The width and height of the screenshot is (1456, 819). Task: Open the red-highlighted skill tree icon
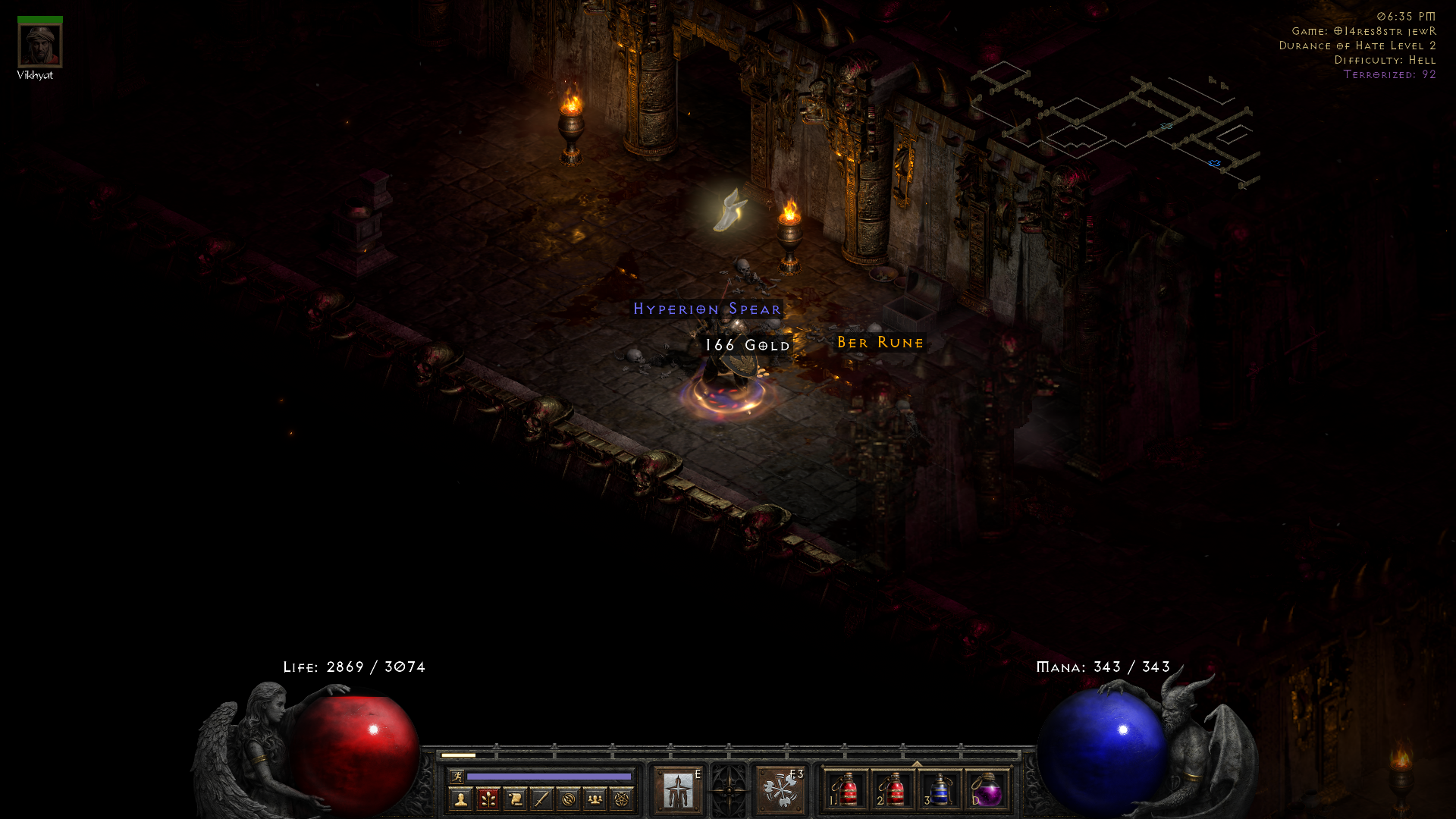[x=486, y=798]
